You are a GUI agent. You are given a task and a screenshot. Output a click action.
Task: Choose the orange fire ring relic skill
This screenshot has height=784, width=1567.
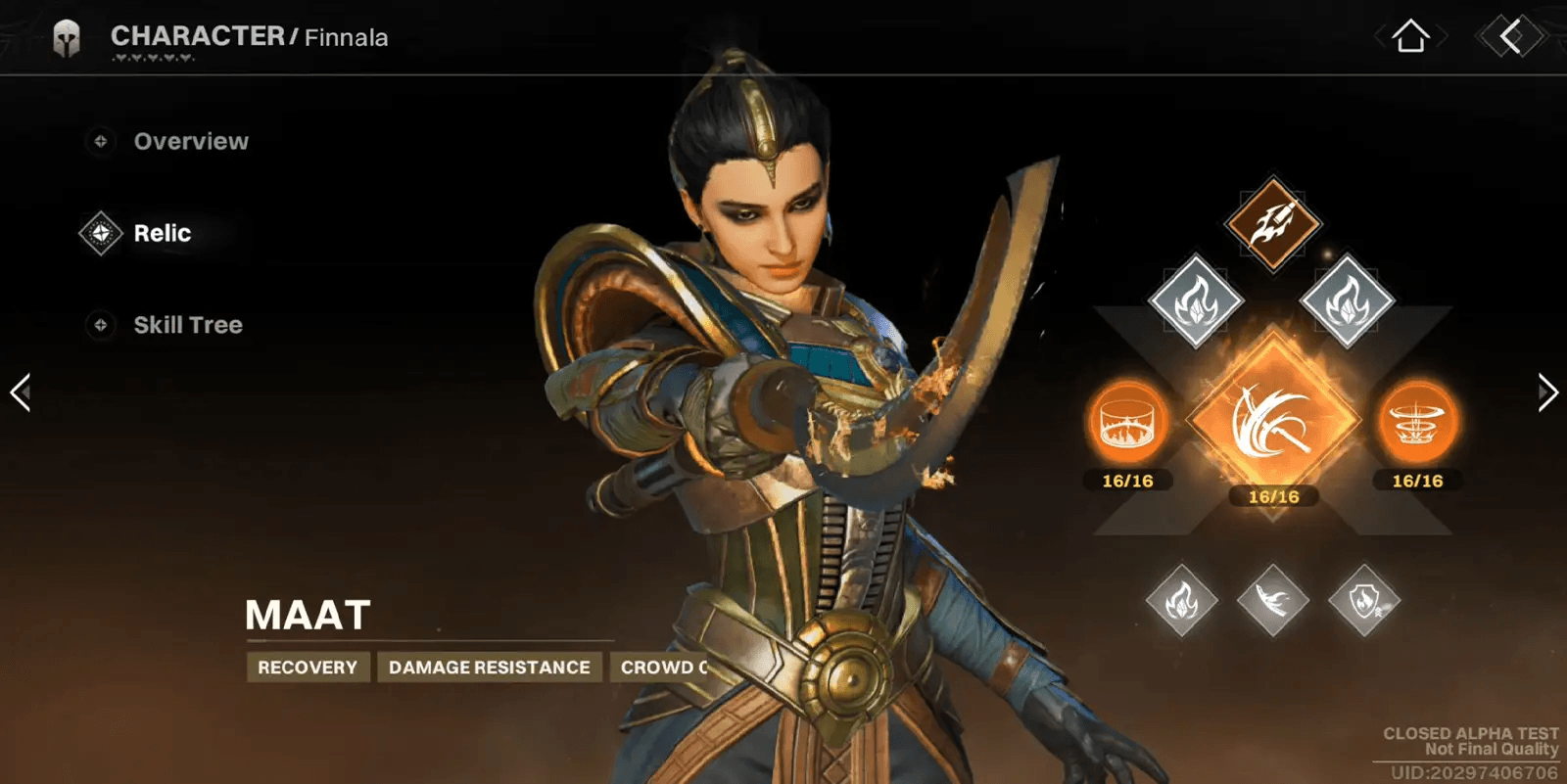click(1128, 424)
